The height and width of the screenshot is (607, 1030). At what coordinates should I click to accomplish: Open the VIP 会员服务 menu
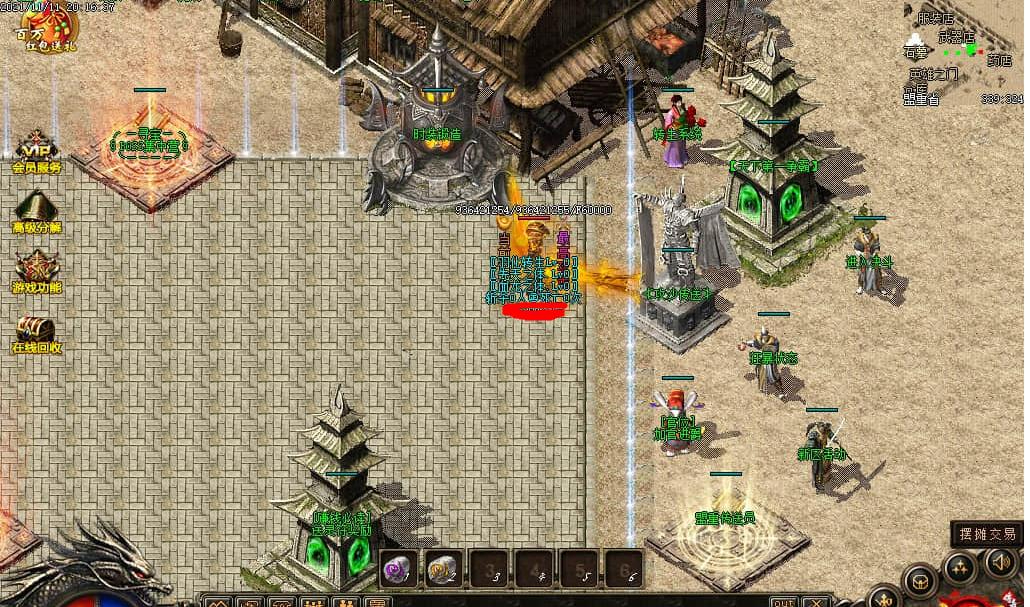coord(36,152)
